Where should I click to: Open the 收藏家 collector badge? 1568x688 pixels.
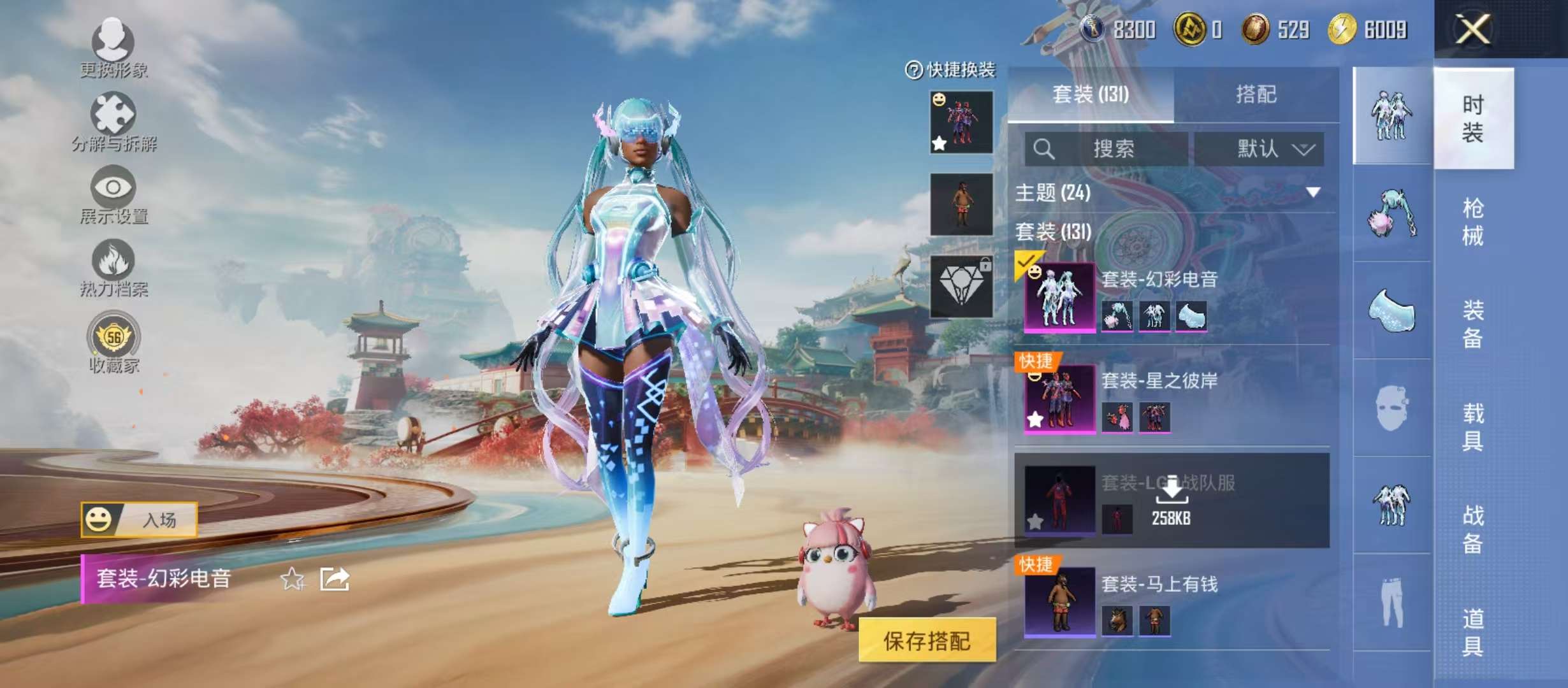pyautogui.click(x=113, y=341)
